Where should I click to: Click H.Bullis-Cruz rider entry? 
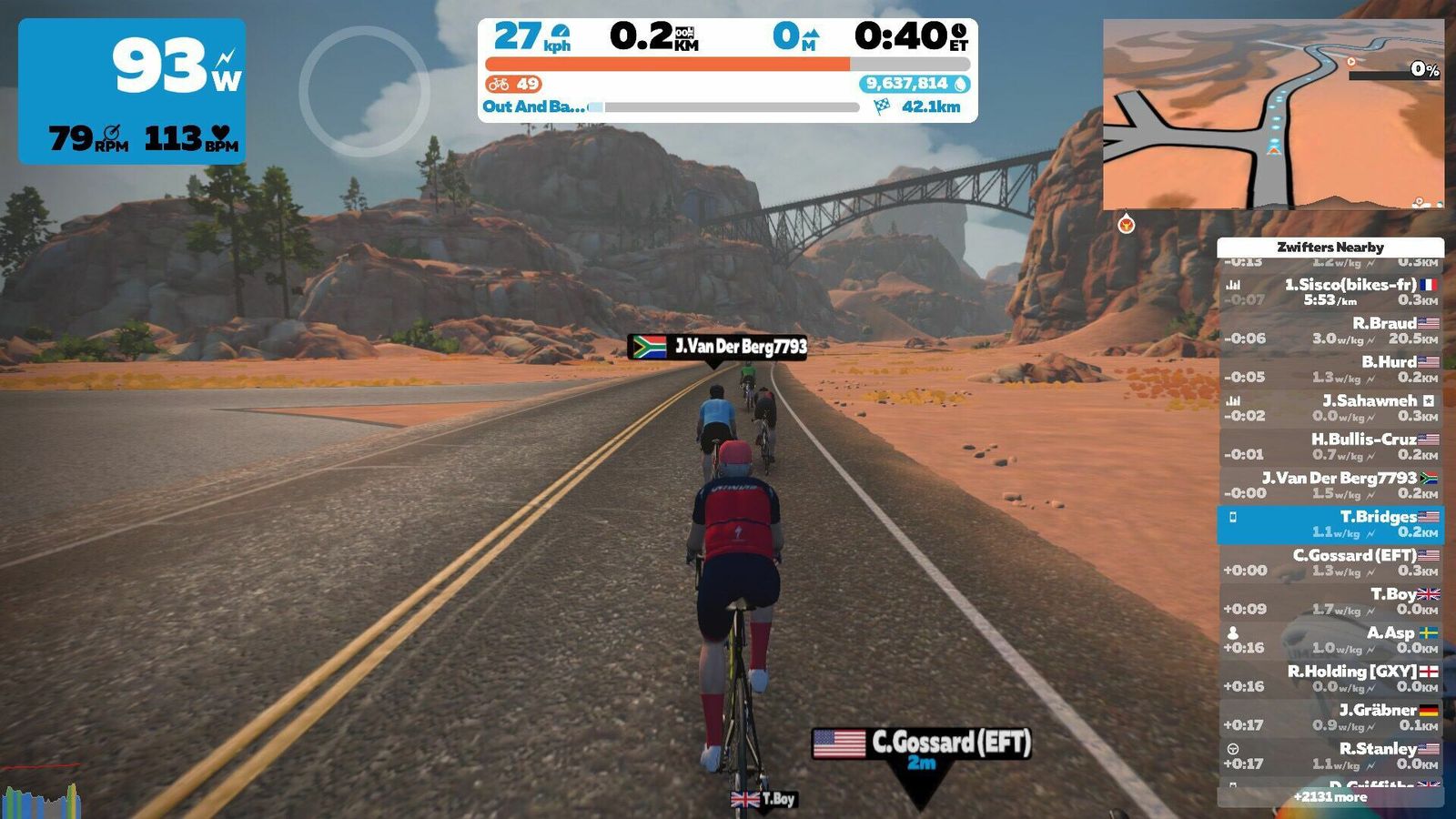coord(1330,447)
